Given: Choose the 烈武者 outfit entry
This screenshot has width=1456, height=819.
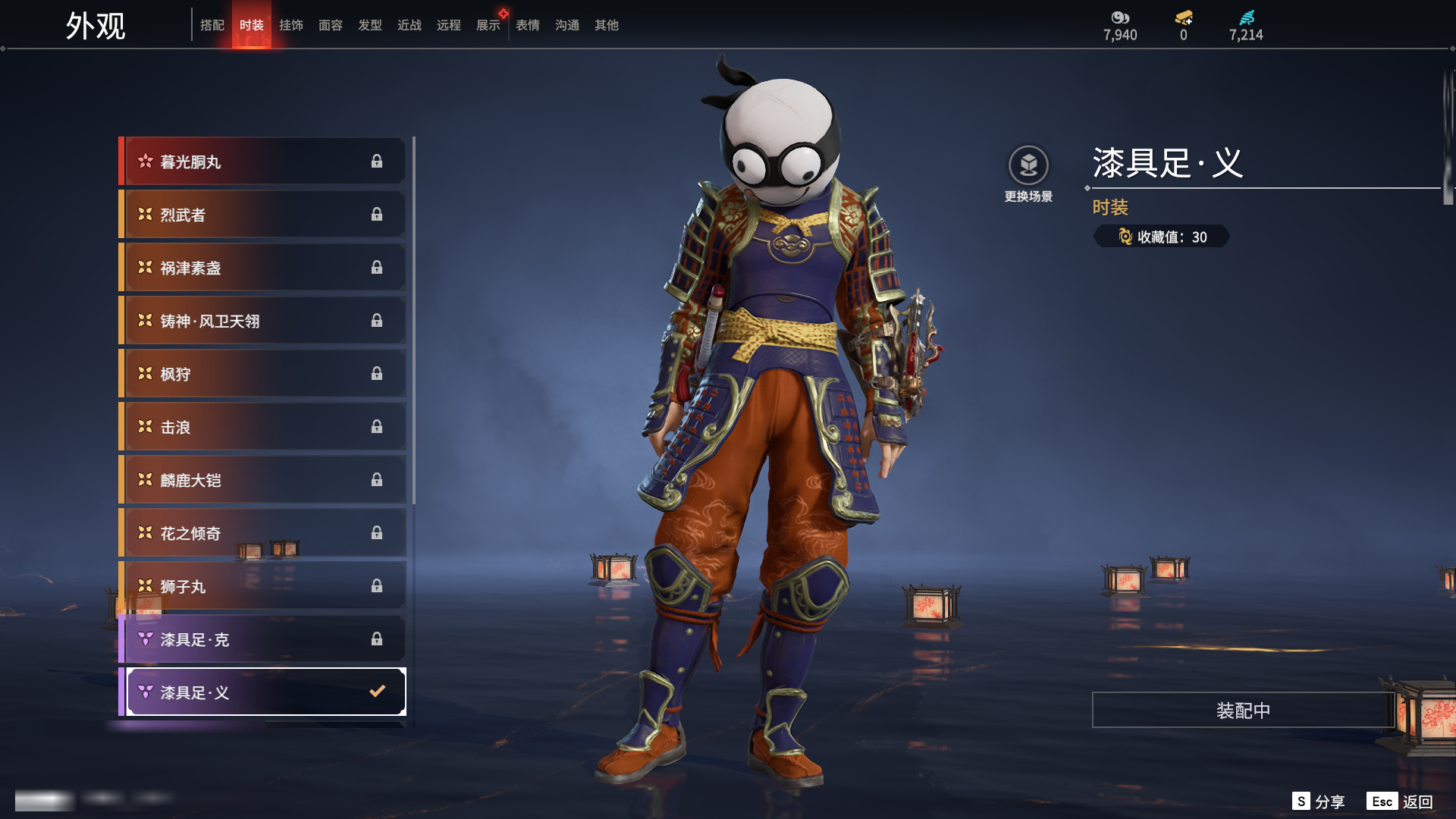Looking at the screenshot, I should pos(263,215).
